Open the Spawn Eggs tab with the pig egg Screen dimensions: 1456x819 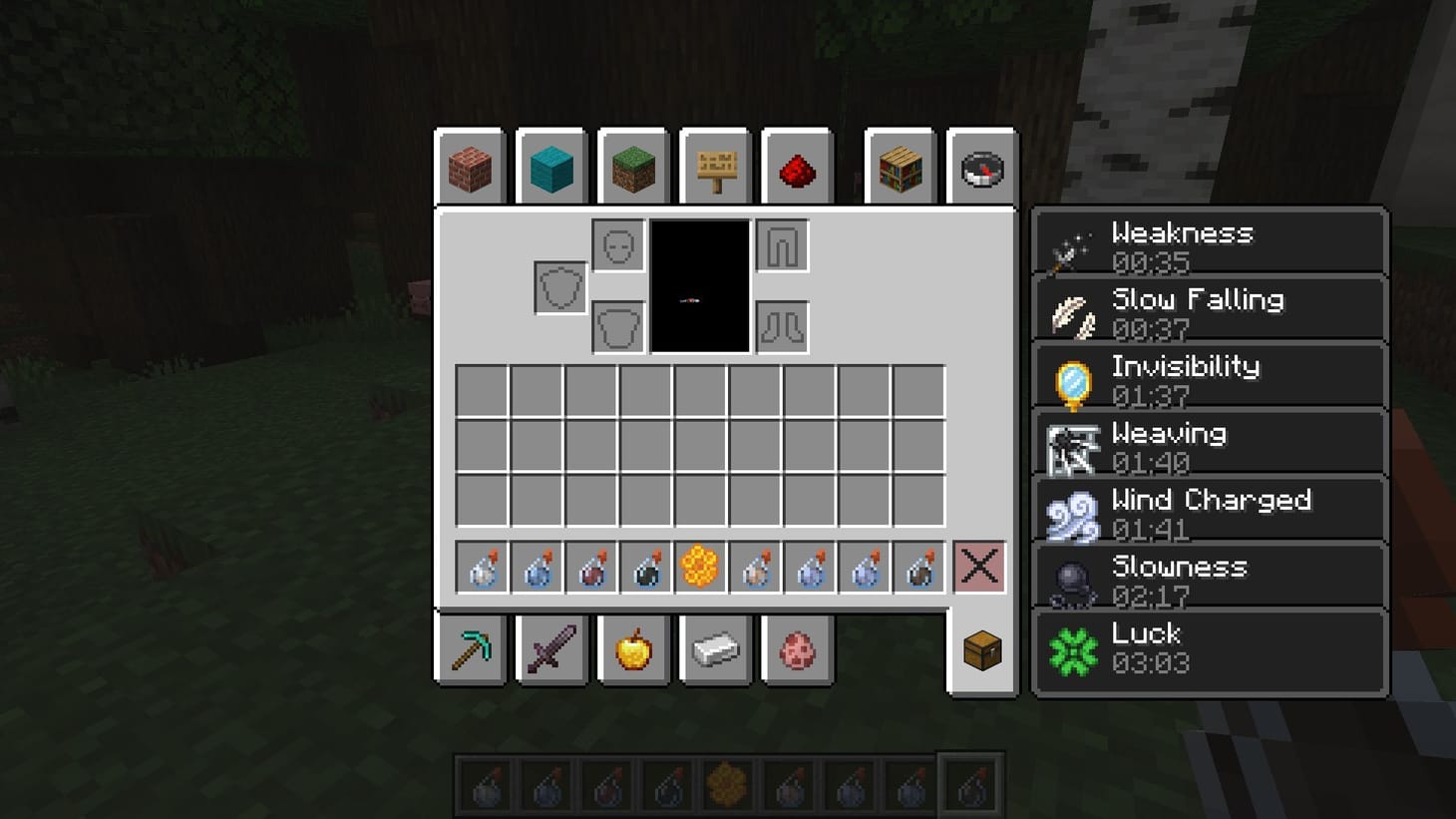(x=796, y=650)
